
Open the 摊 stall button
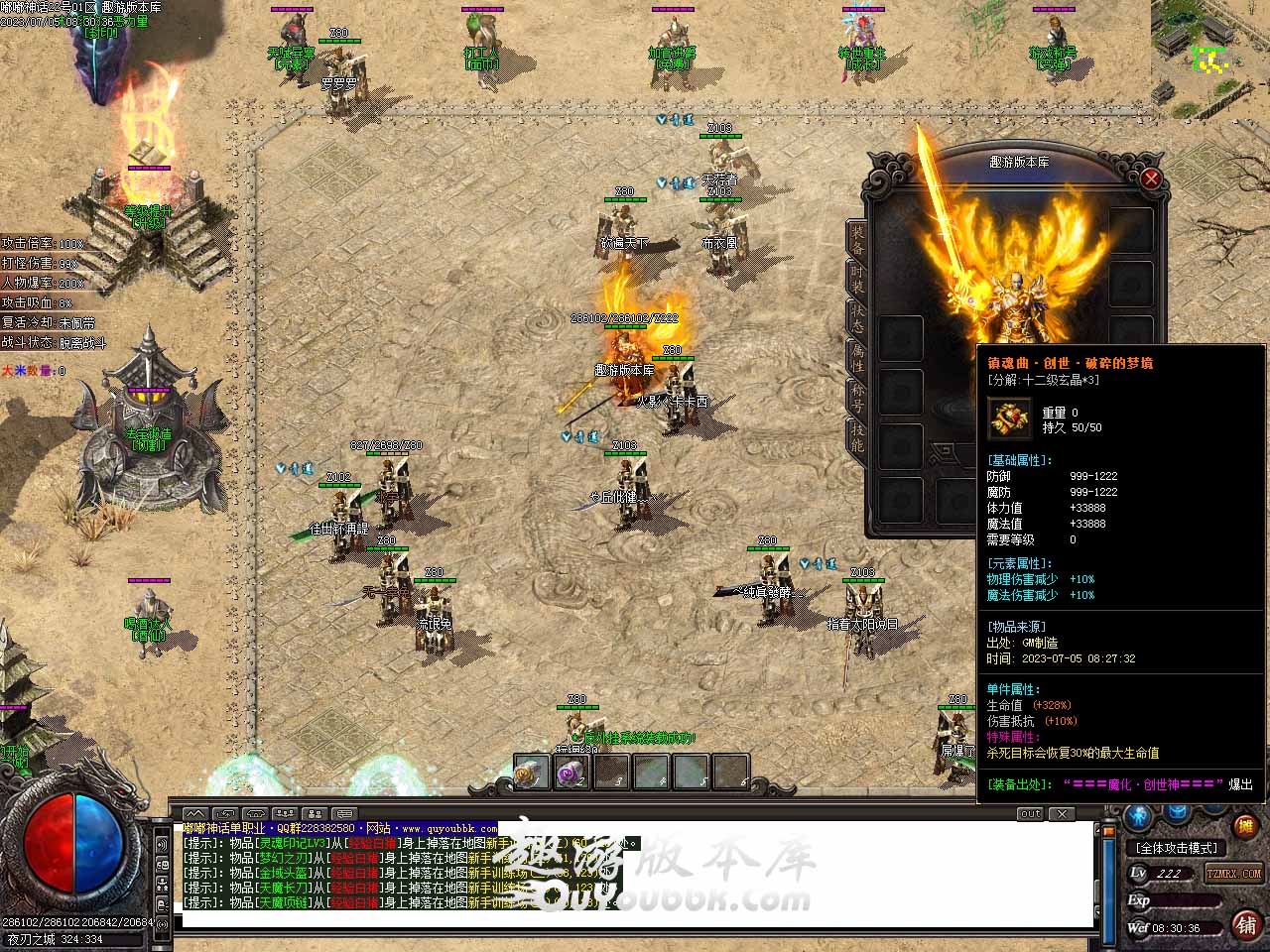1246,825
